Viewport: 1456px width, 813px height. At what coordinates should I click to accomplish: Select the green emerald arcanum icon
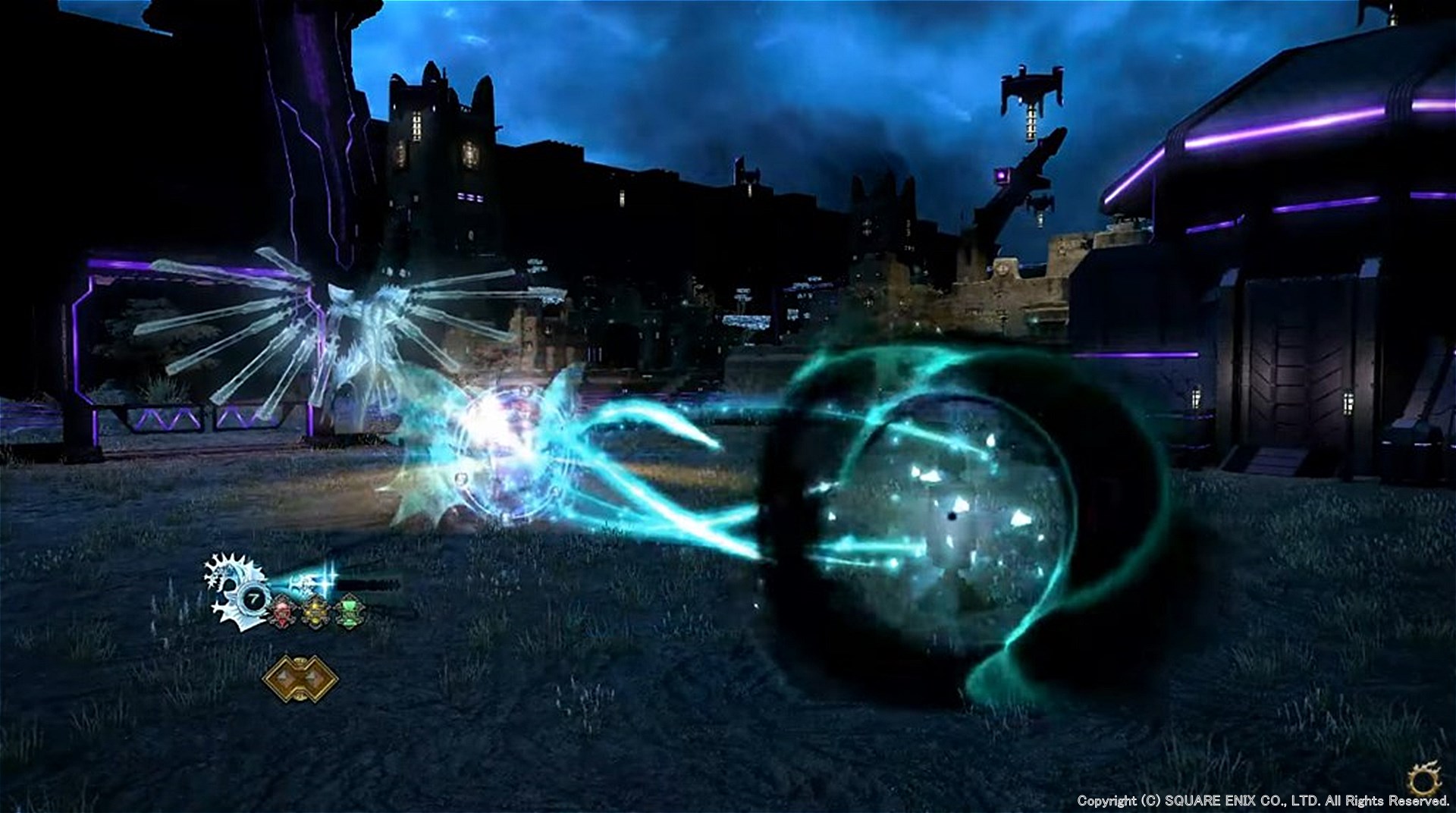coord(349,611)
